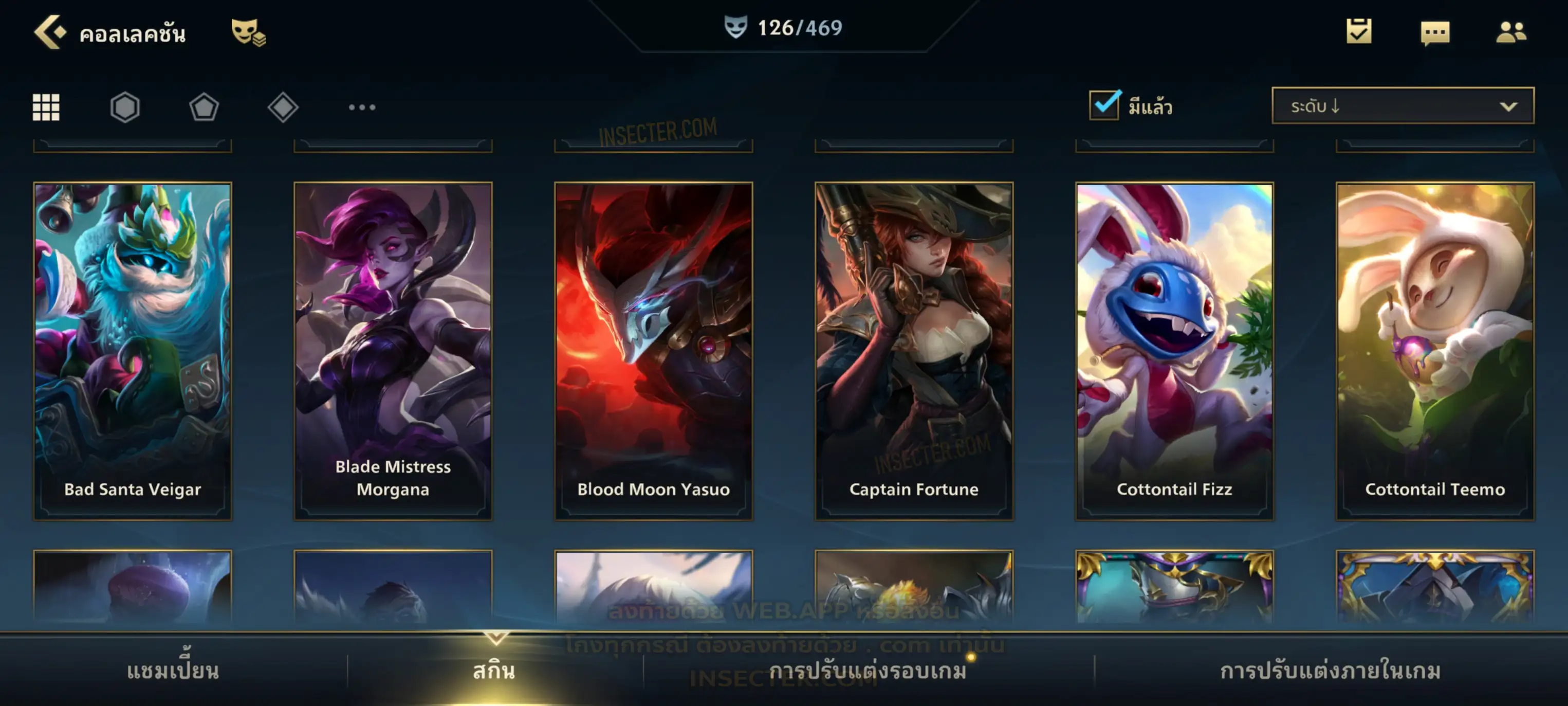Open the friends list icon
Image resolution: width=1568 pixels, height=706 pixels.
(1510, 32)
